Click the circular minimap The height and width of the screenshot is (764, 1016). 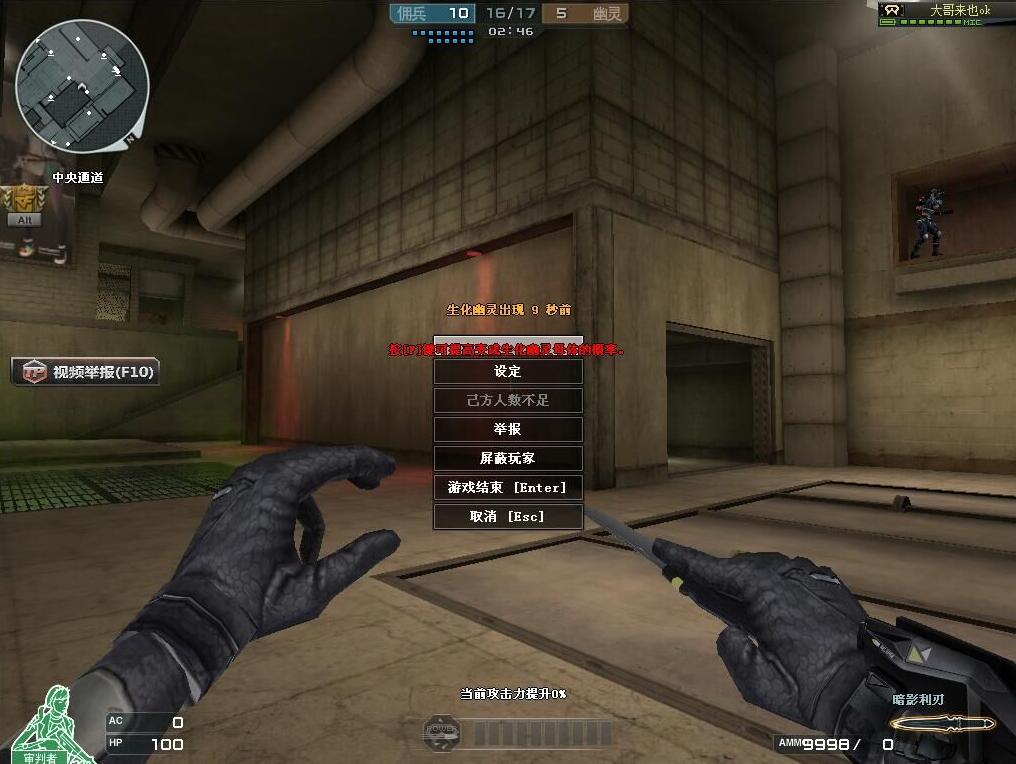[x=82, y=86]
